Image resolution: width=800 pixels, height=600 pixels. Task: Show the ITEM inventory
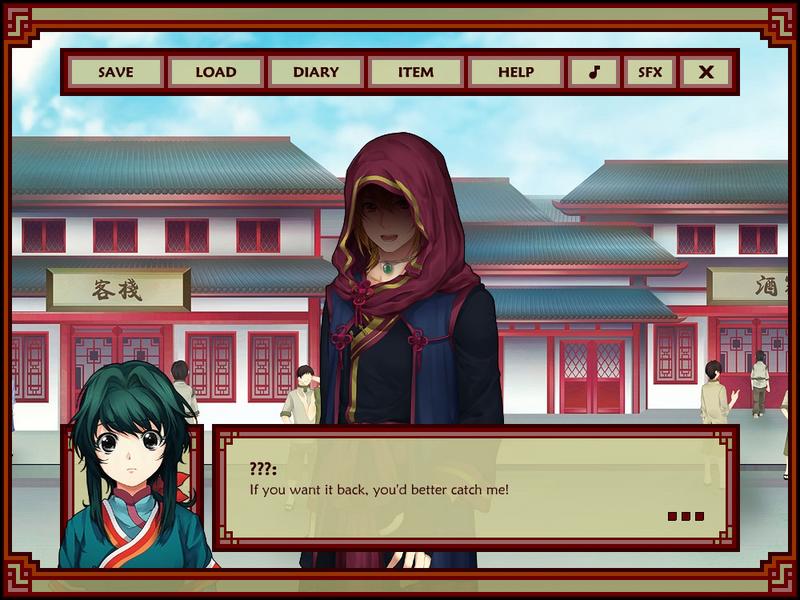coord(416,72)
